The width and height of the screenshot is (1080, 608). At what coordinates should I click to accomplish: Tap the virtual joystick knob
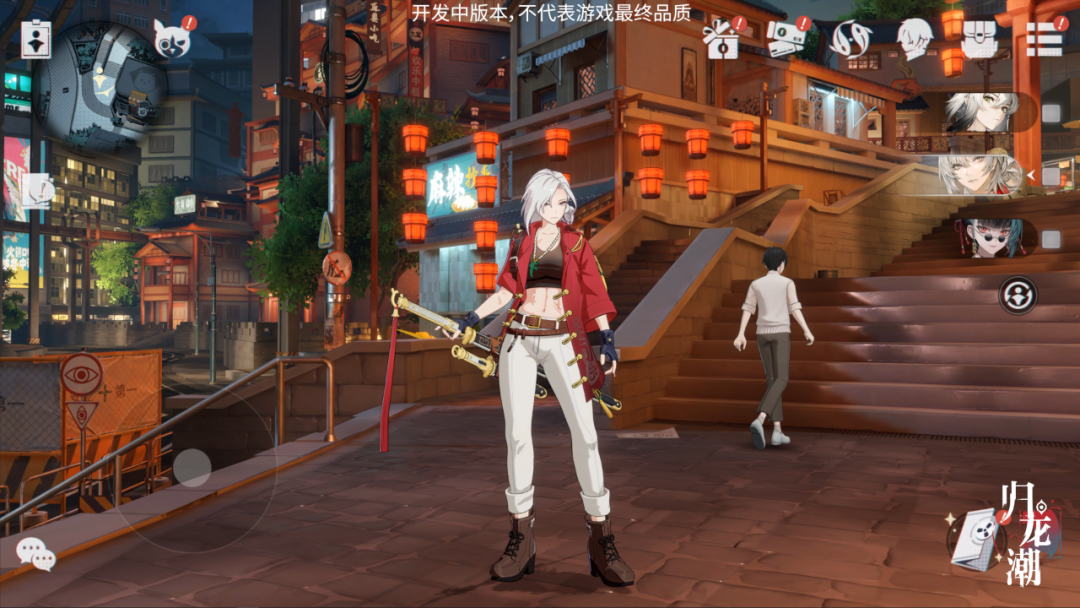192,468
